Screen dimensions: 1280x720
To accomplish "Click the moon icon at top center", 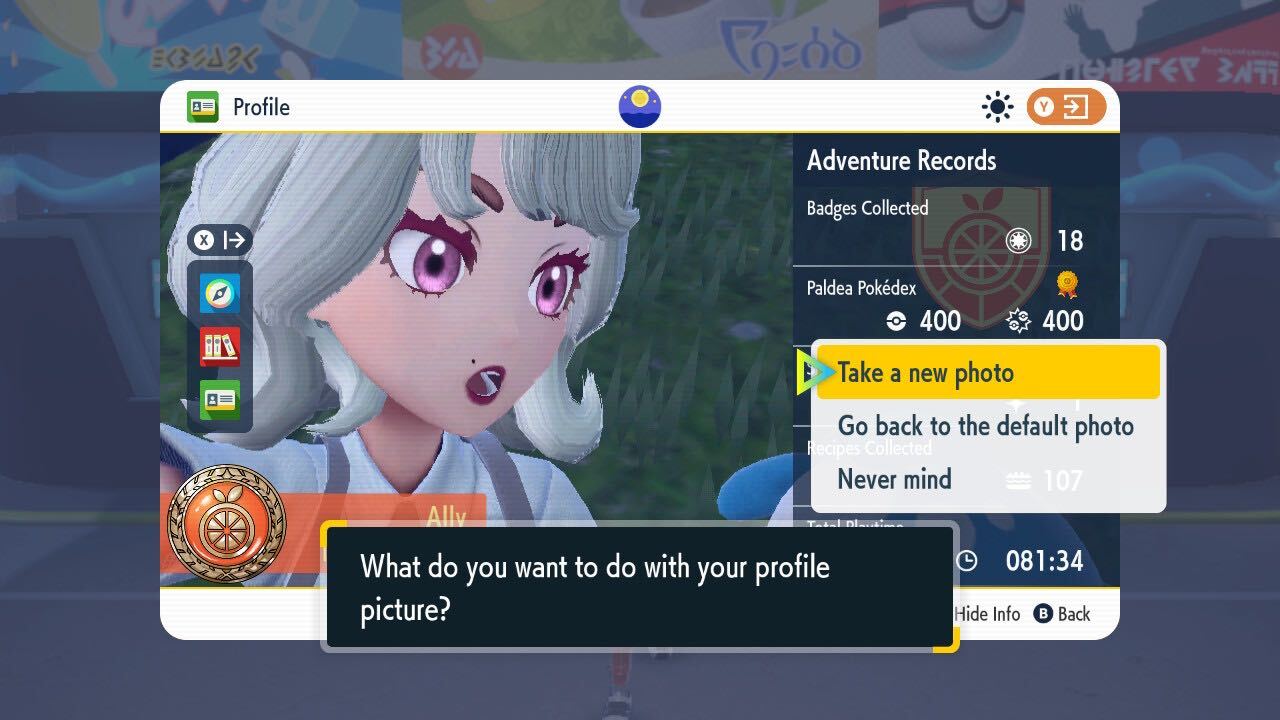I will point(639,107).
